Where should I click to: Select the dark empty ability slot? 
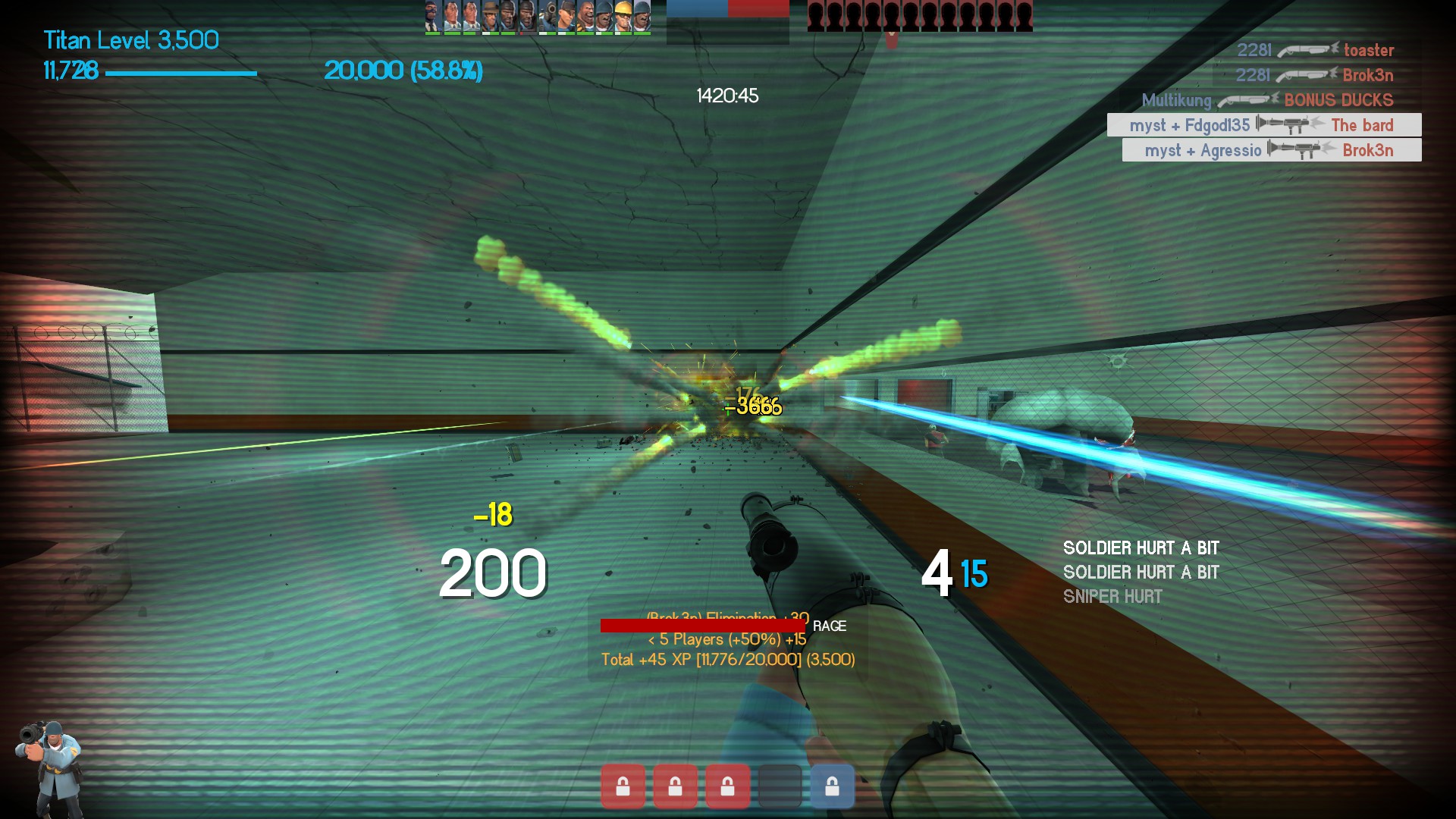(x=780, y=786)
